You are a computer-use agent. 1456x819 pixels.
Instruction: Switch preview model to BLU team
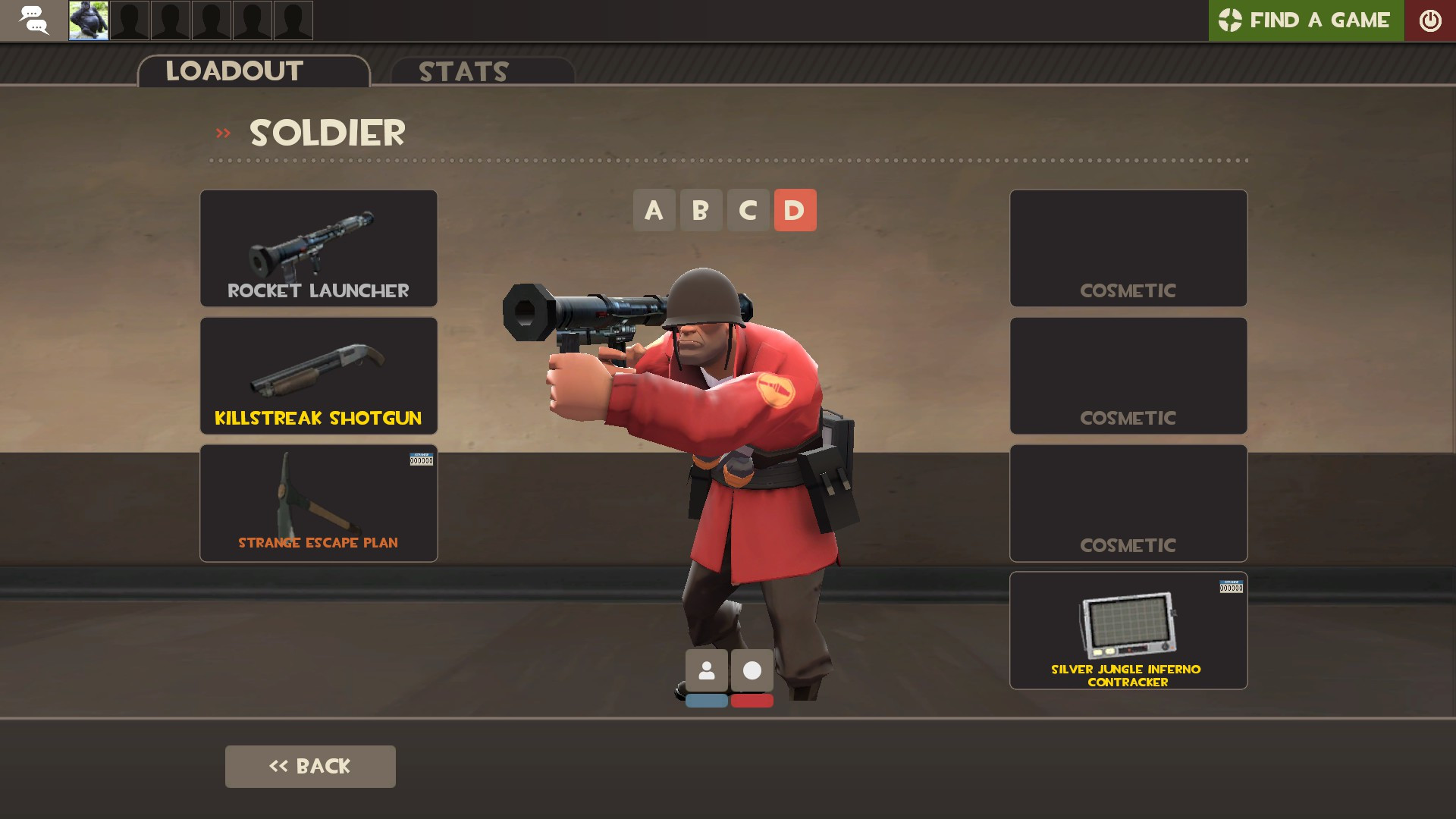706,701
